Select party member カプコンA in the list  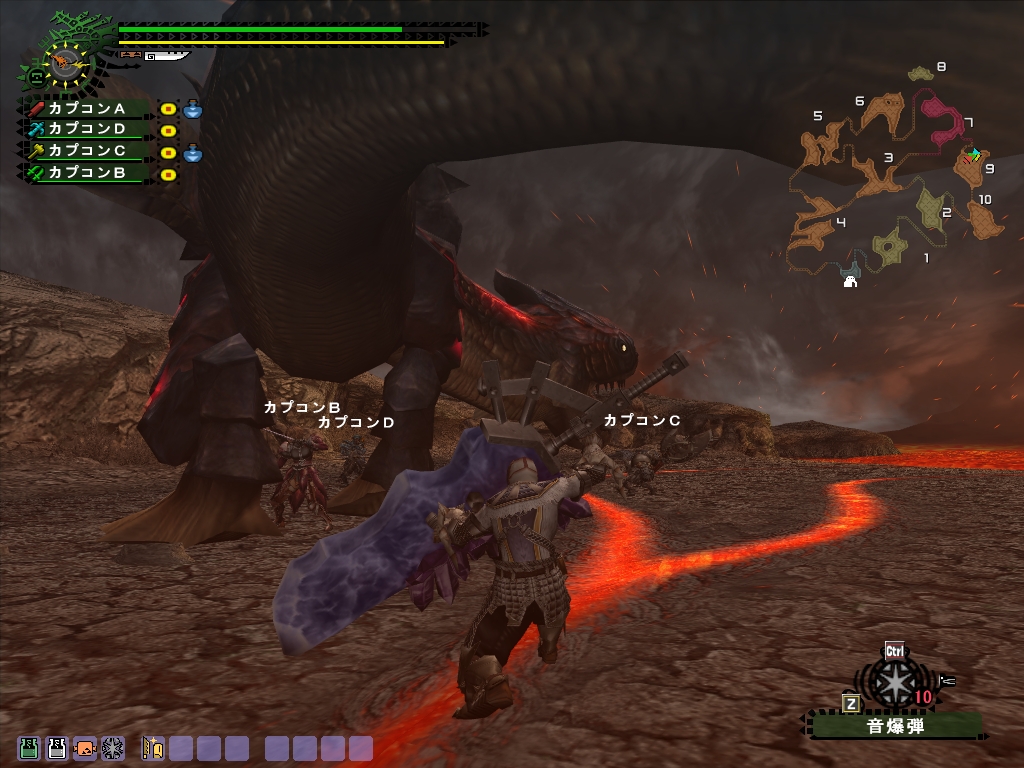pyautogui.click(x=87, y=108)
